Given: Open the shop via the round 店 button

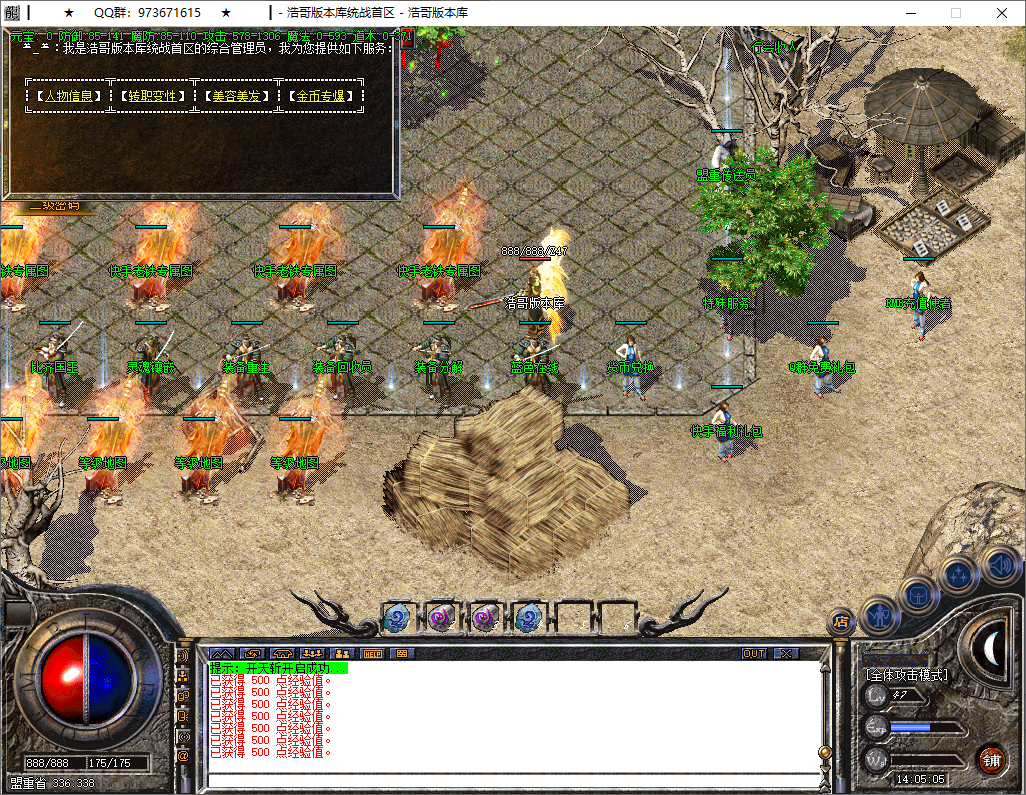Looking at the screenshot, I should tap(841, 622).
